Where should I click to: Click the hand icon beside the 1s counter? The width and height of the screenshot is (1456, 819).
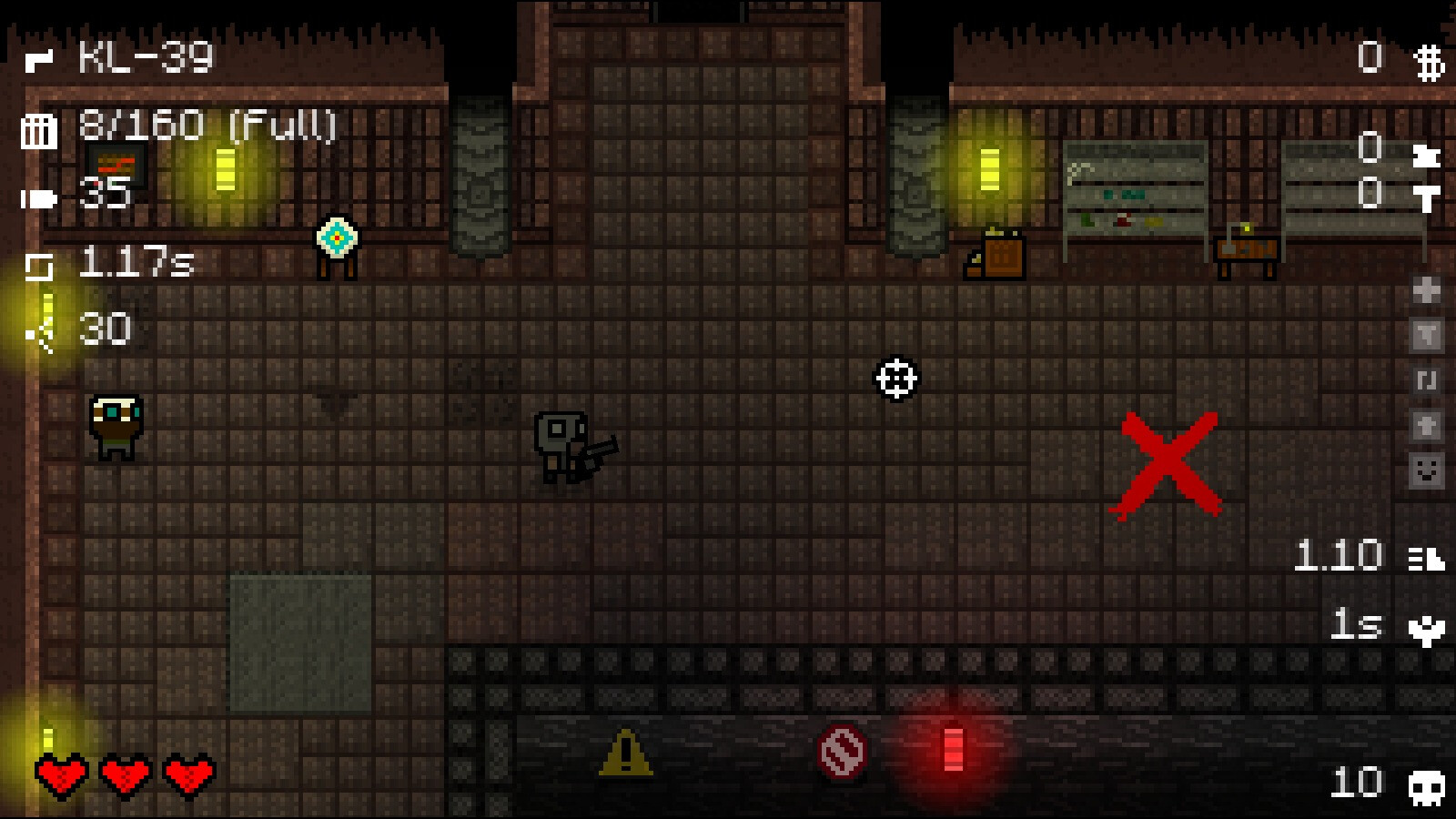(x=1426, y=629)
